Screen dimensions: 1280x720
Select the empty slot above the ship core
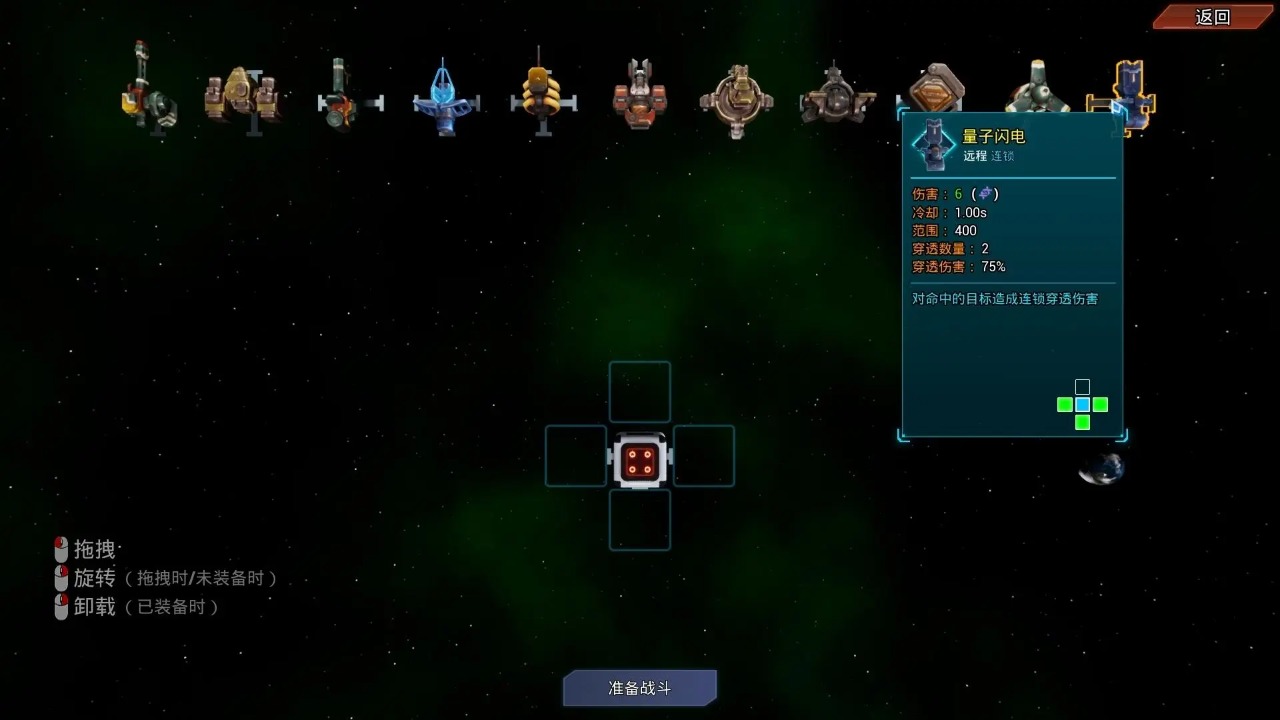point(640,392)
